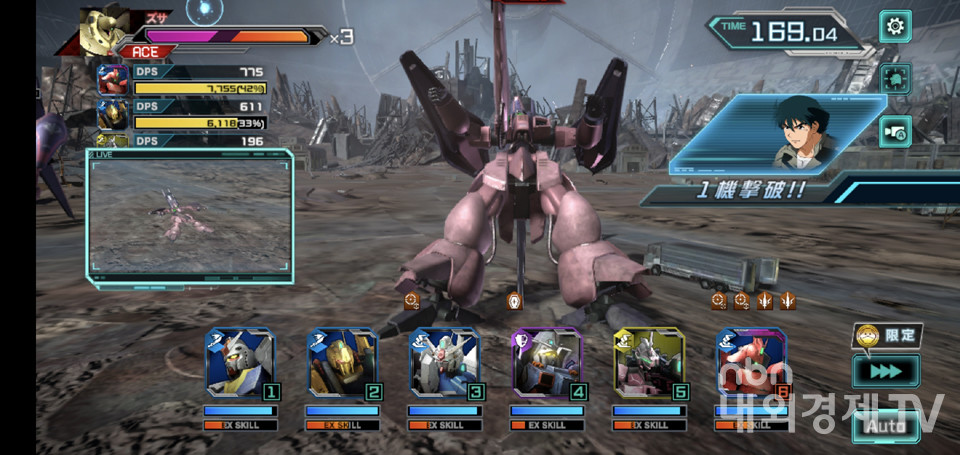The width and height of the screenshot is (960, 455).
Task: Select unit 1 white Gundam card
Action: (x=240, y=363)
